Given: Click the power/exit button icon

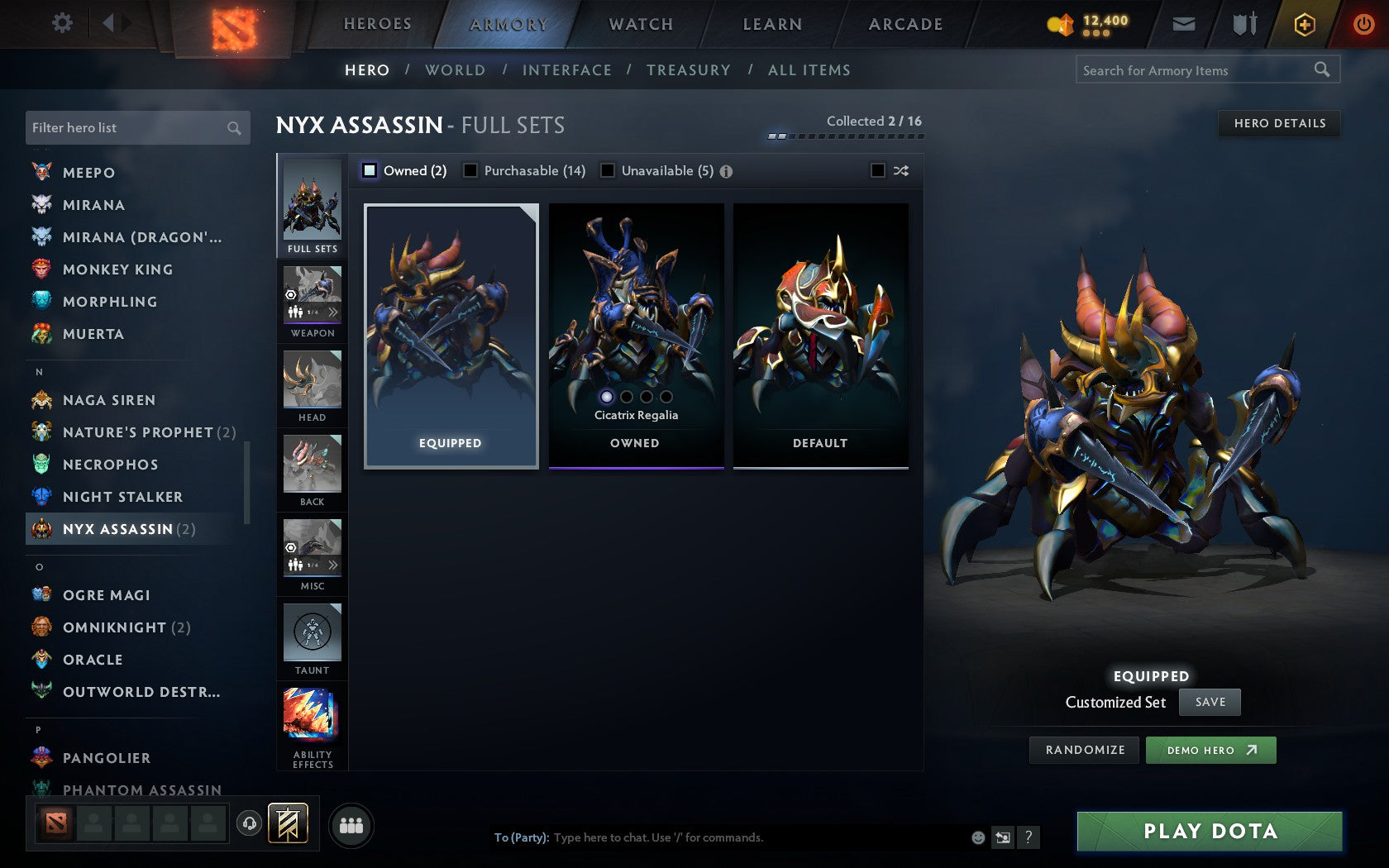Looking at the screenshot, I should tap(1363, 24).
